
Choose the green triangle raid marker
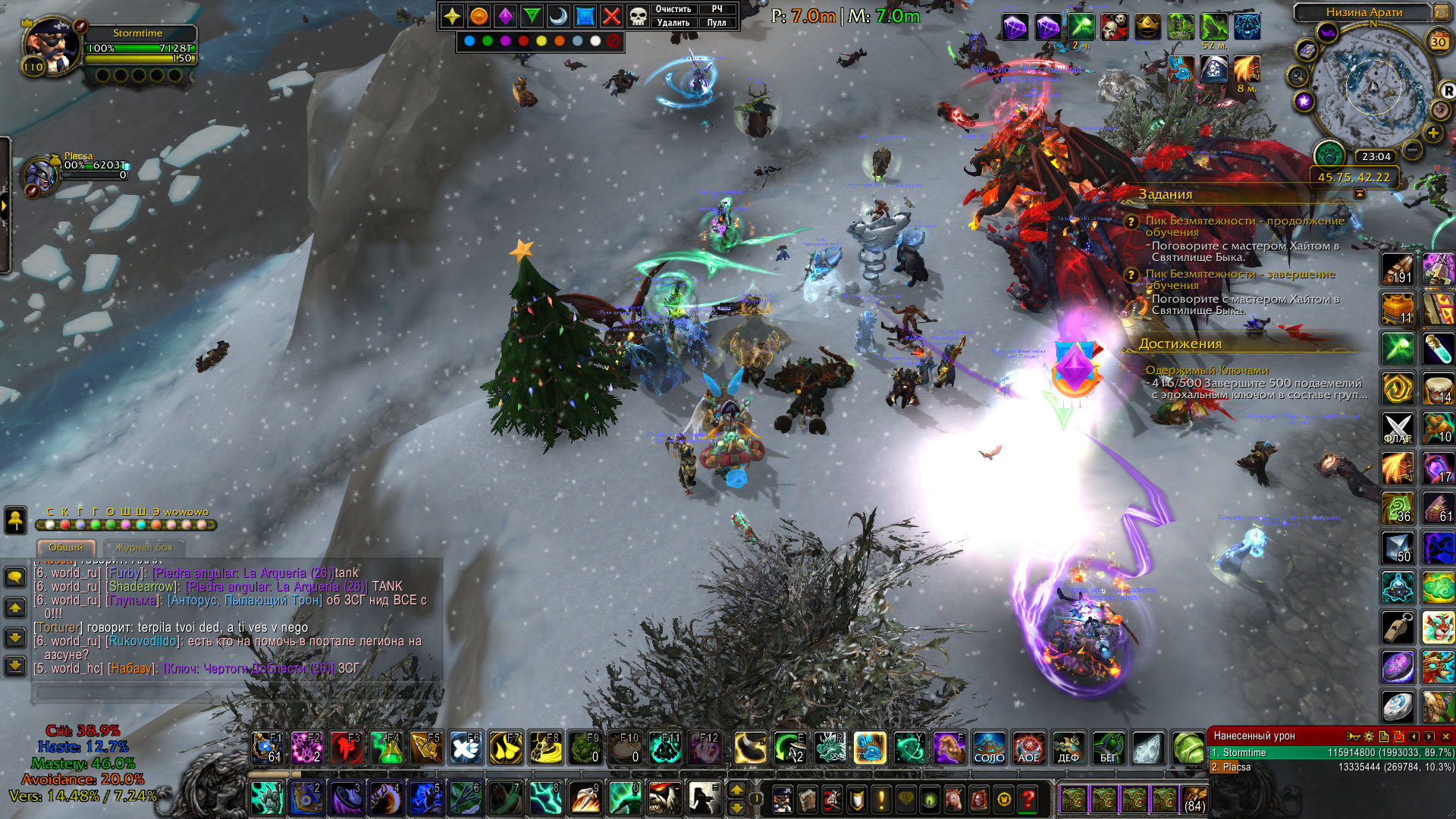(x=532, y=16)
